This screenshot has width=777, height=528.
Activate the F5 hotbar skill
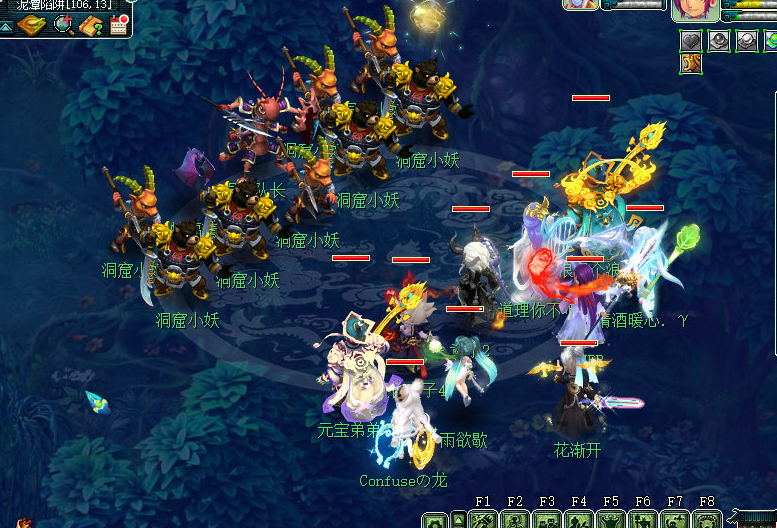611,520
